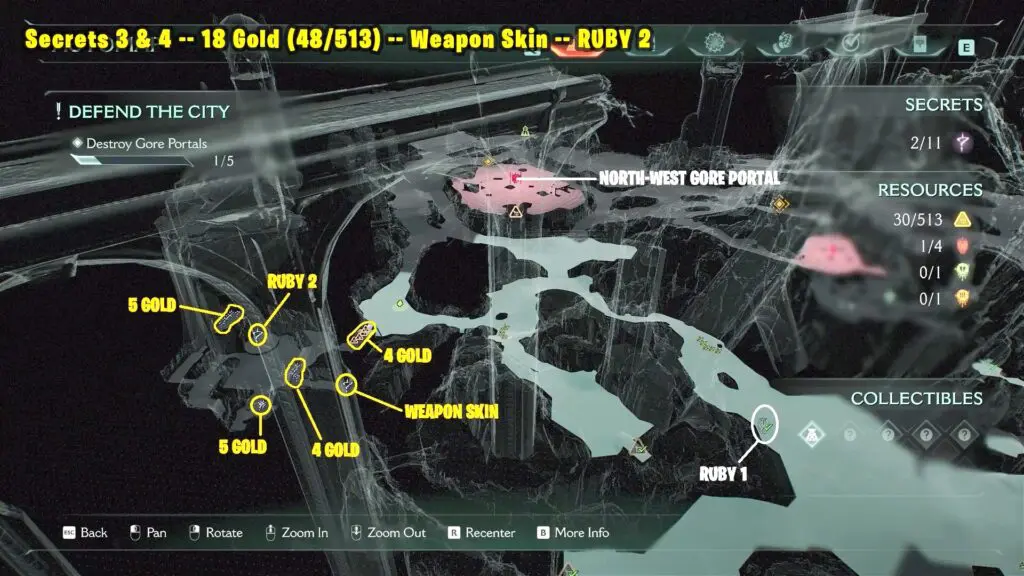
Task: Select the yellow triangle marker below the portal
Action: [x=516, y=211]
